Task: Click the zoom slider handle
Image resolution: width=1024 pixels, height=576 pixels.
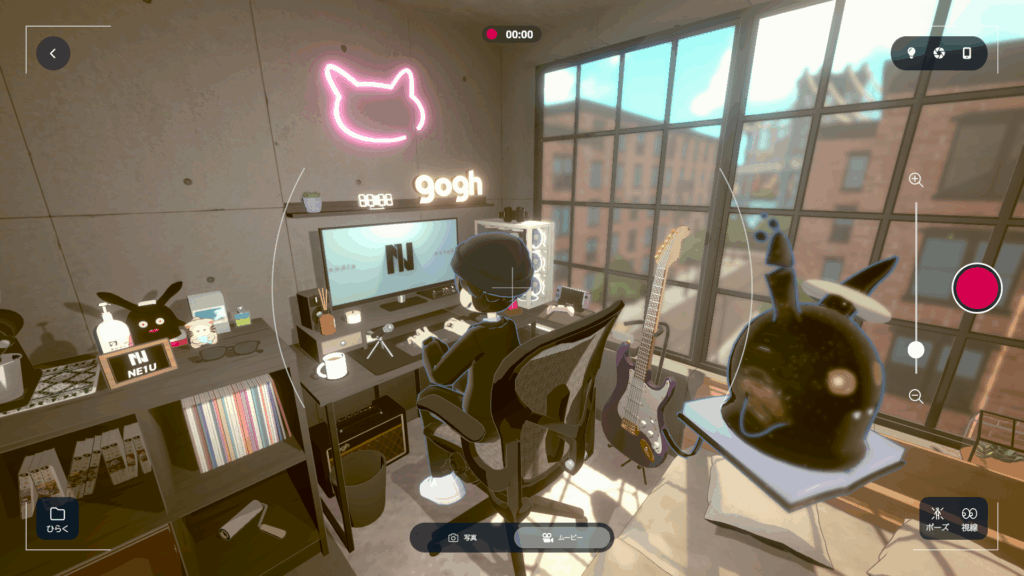Action: pyautogui.click(x=915, y=350)
